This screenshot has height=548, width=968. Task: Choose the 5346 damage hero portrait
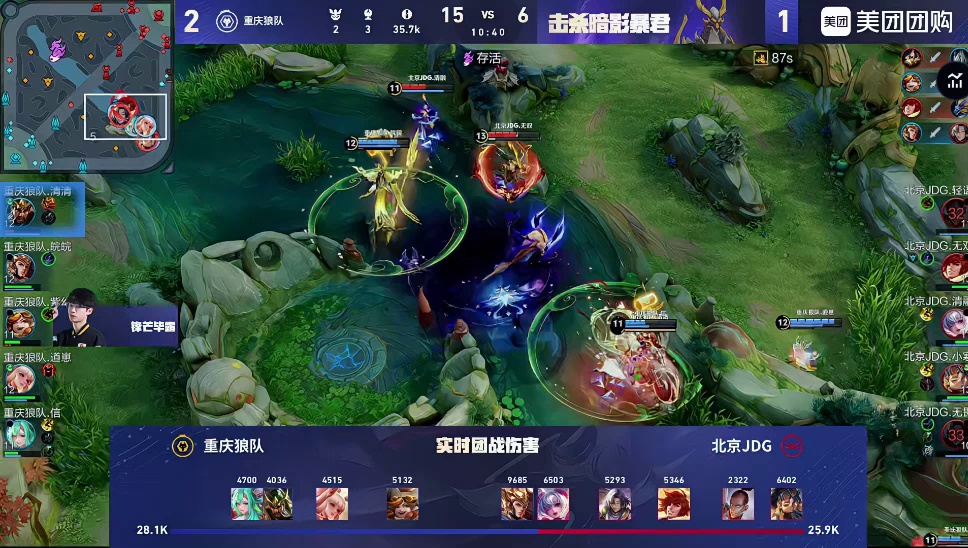[x=674, y=503]
